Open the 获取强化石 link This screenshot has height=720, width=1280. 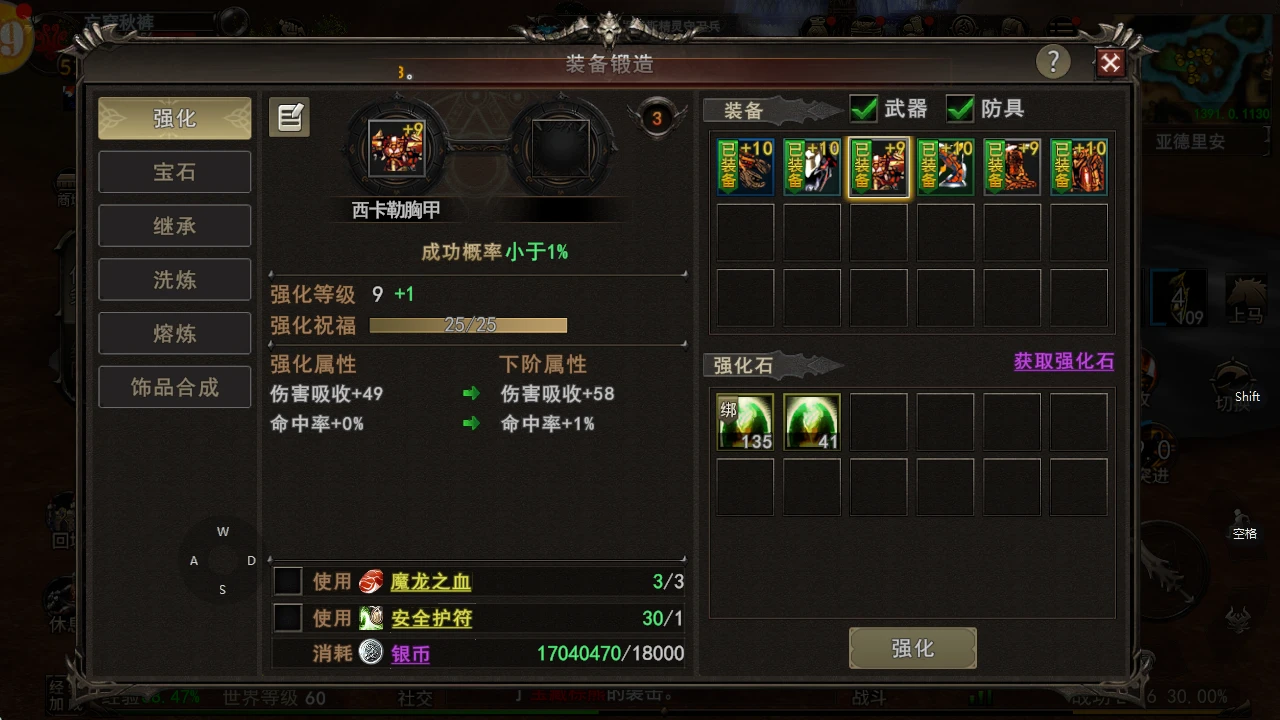point(1063,362)
